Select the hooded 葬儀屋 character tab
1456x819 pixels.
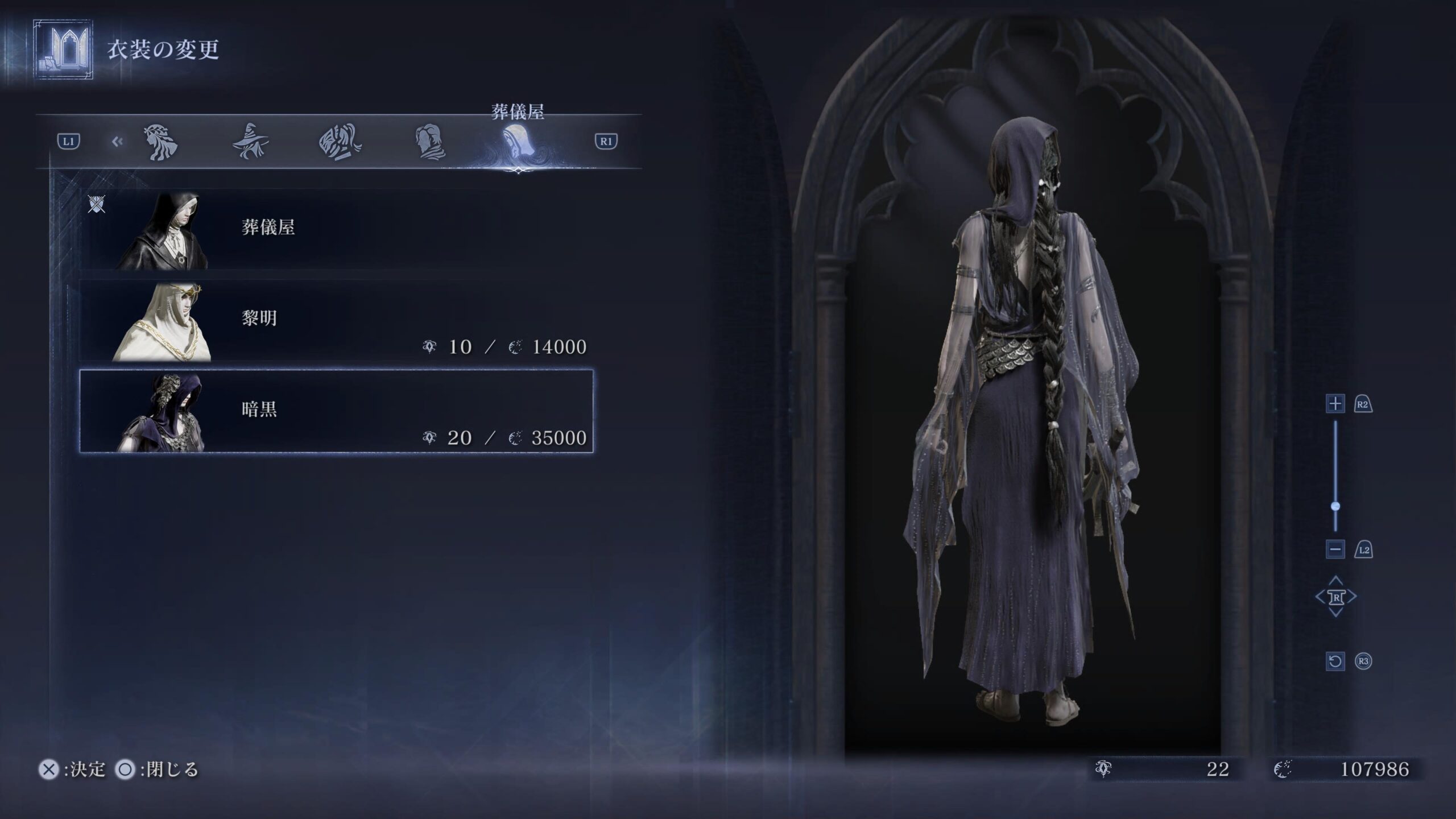coord(518,142)
